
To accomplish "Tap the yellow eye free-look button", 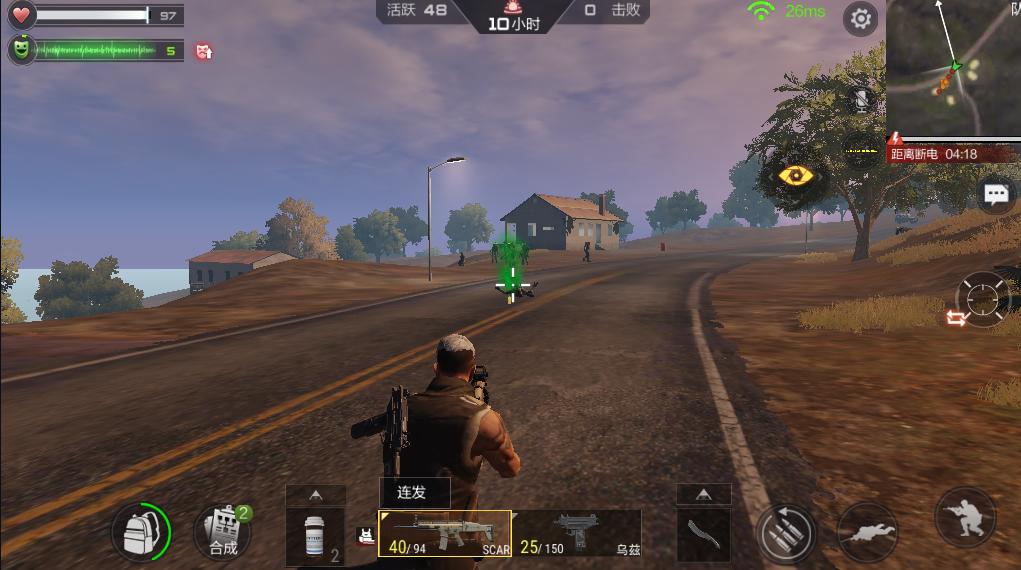I will [x=796, y=176].
